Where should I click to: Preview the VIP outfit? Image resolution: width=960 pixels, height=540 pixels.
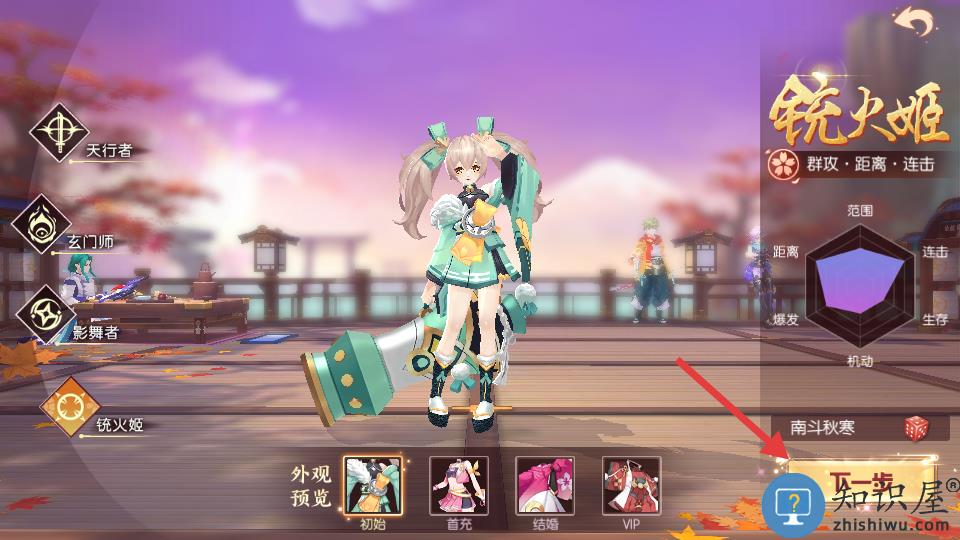click(x=631, y=485)
